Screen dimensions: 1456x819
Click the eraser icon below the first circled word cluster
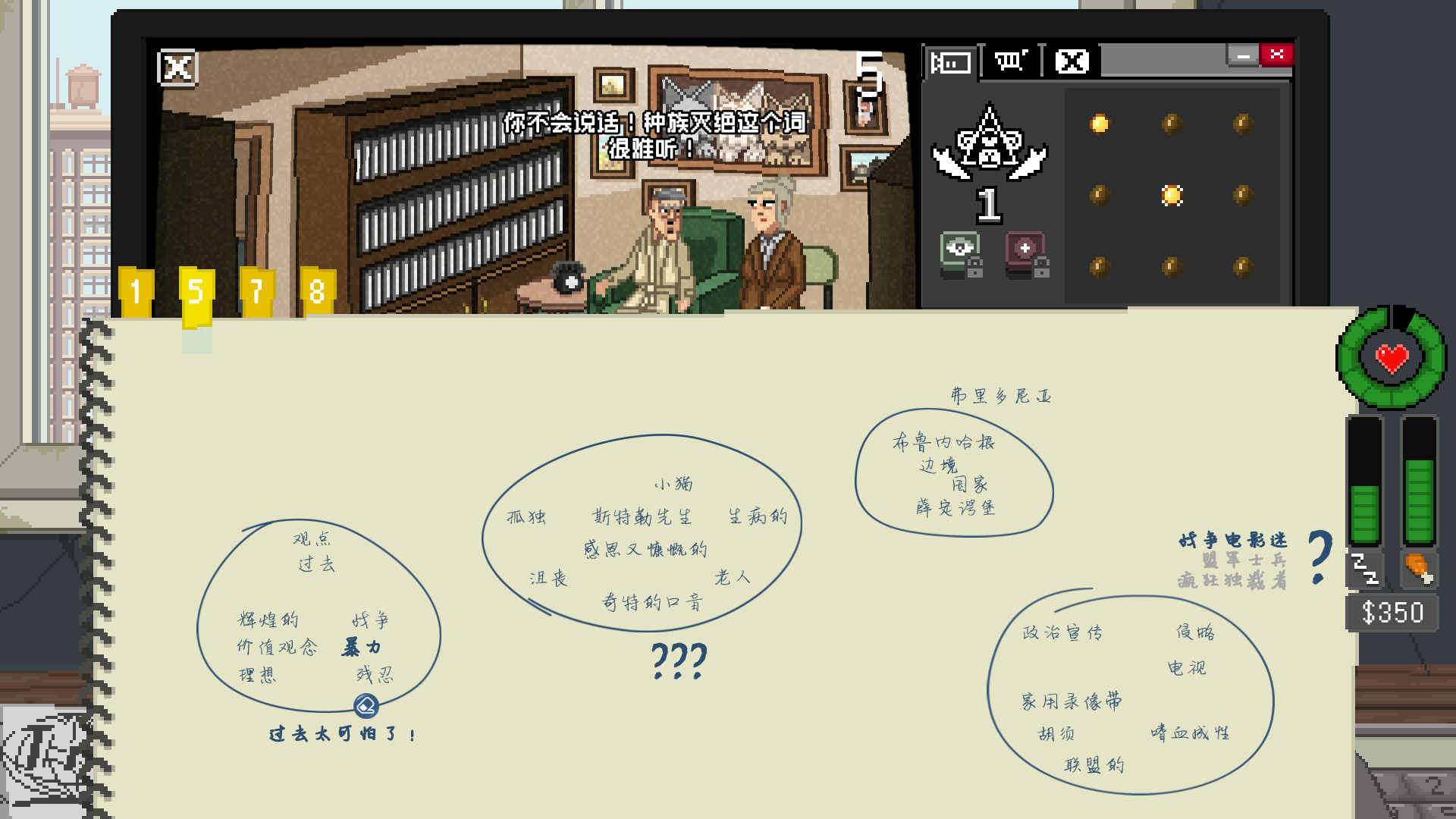click(x=366, y=705)
